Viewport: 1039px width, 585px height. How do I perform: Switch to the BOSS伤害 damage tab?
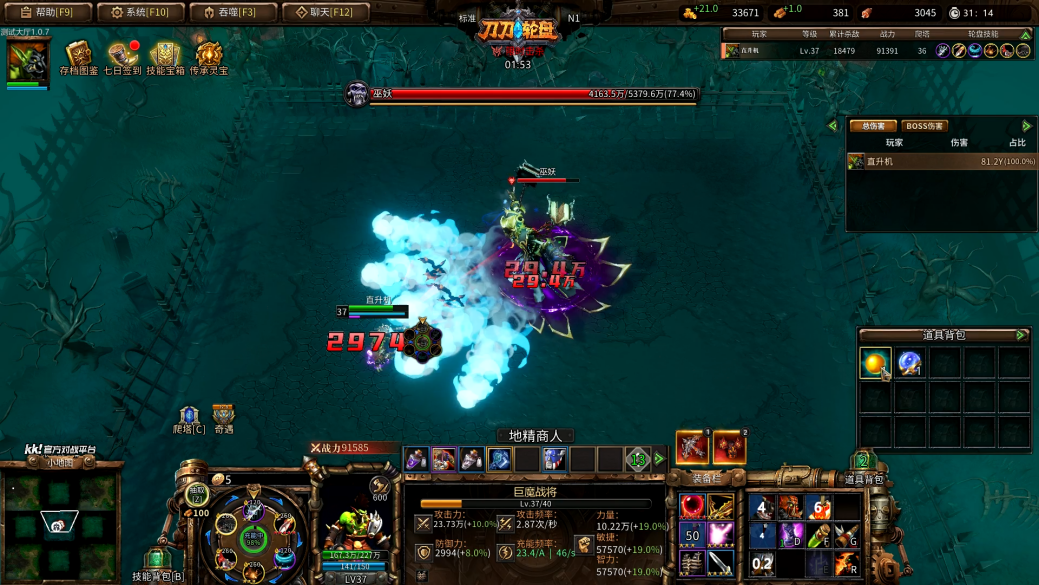(x=924, y=126)
